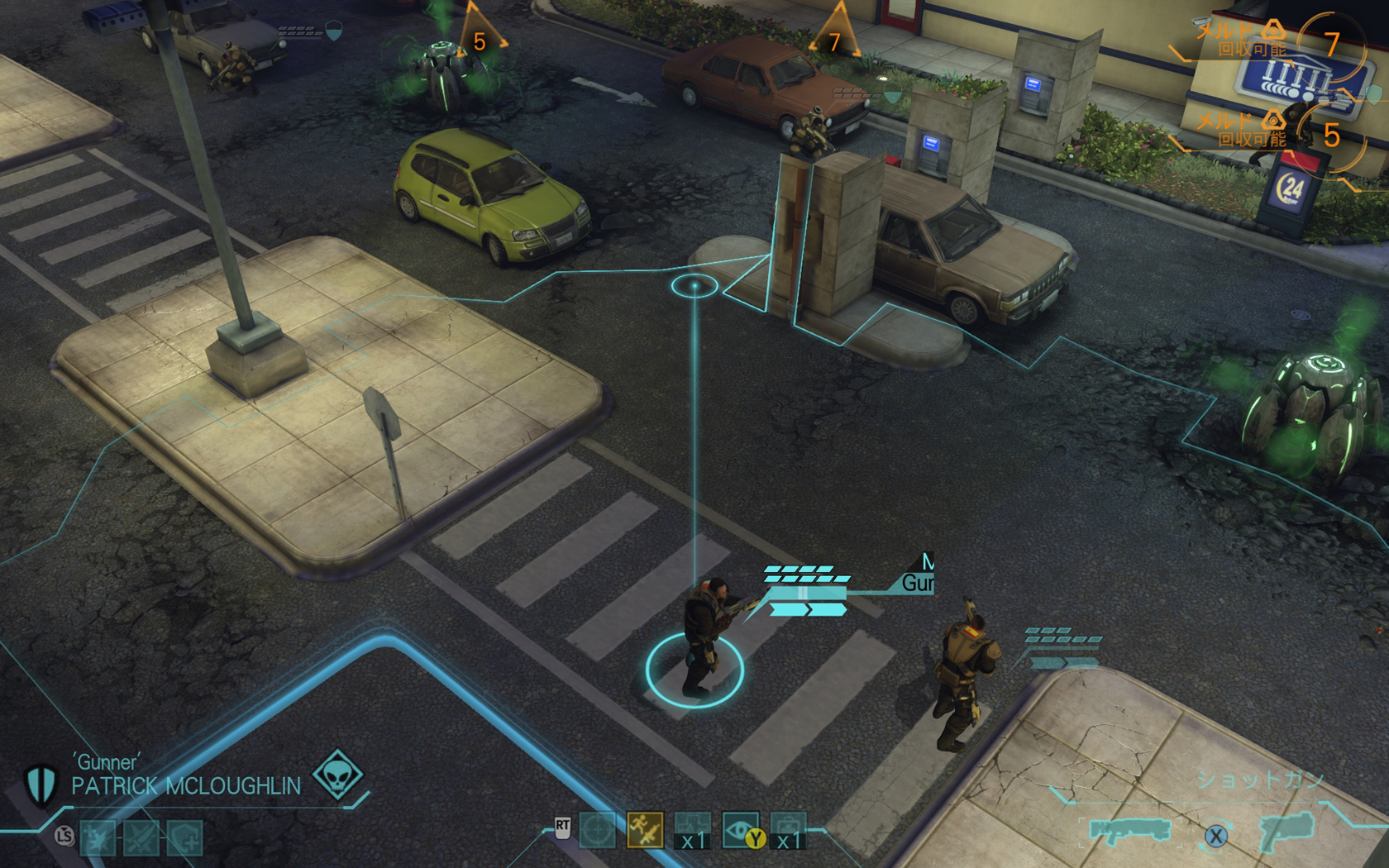The width and height of the screenshot is (1389, 868).
Task: Use the Overwatch eye ability
Action: tap(740, 830)
